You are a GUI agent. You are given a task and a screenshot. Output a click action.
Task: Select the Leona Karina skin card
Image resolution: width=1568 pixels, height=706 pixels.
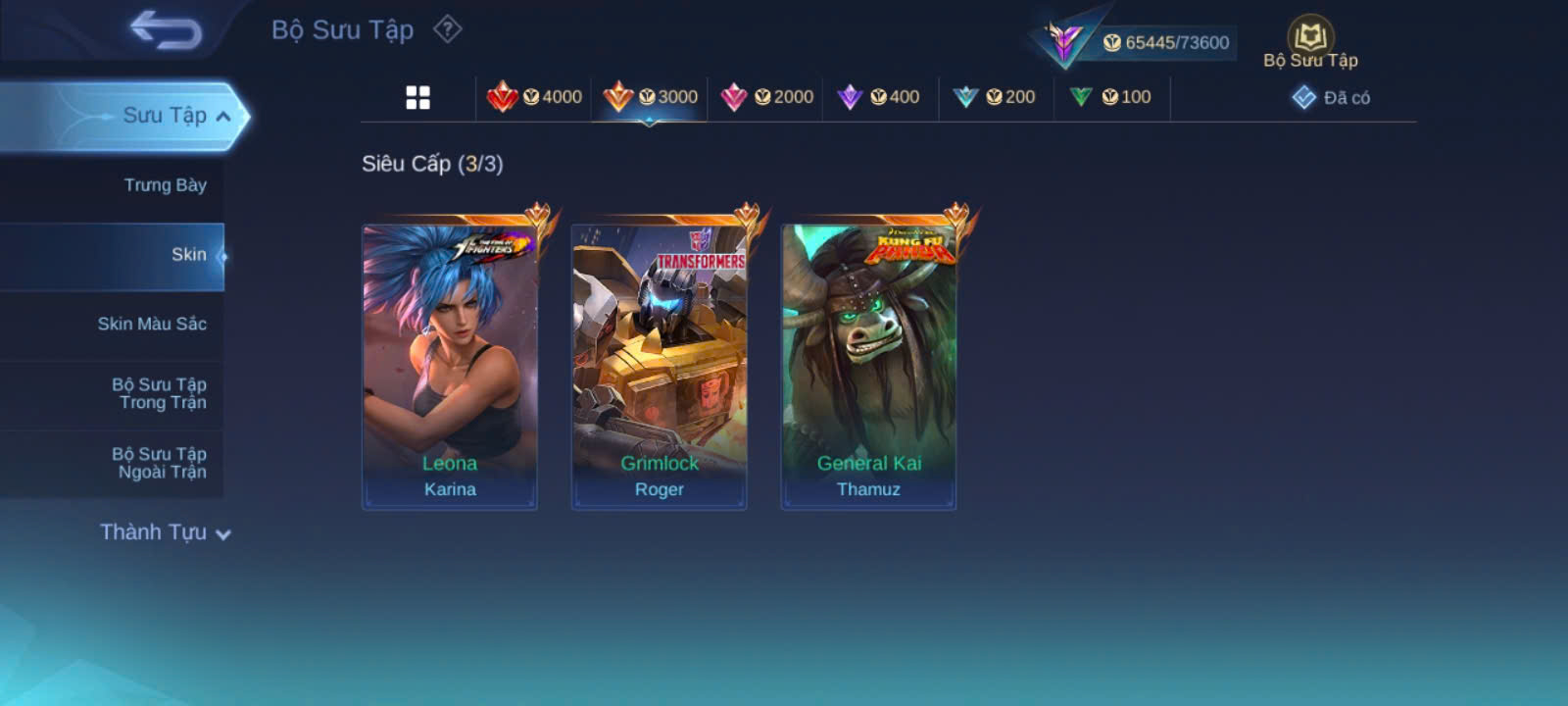click(450, 367)
